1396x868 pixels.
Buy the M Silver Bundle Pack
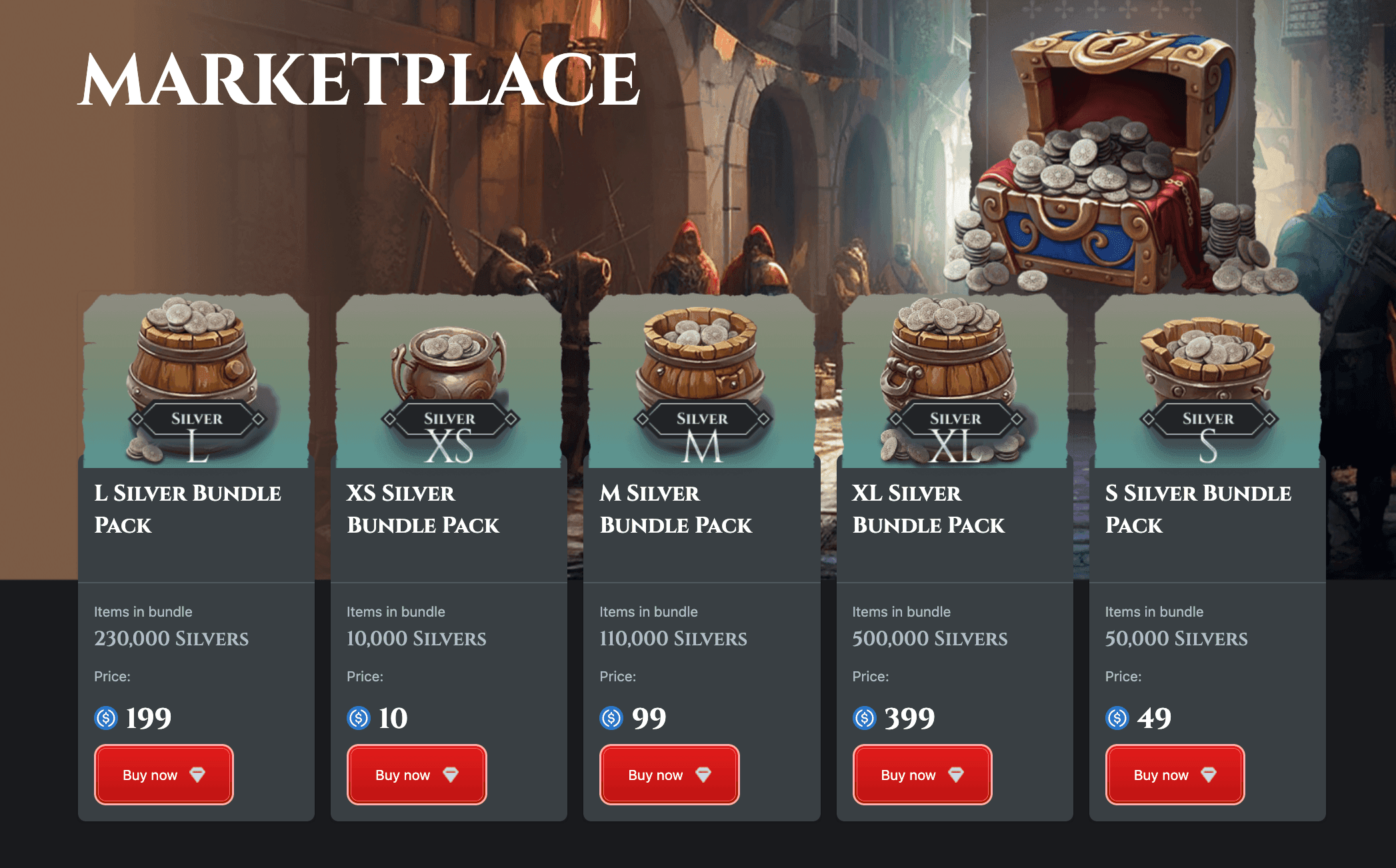point(668,775)
